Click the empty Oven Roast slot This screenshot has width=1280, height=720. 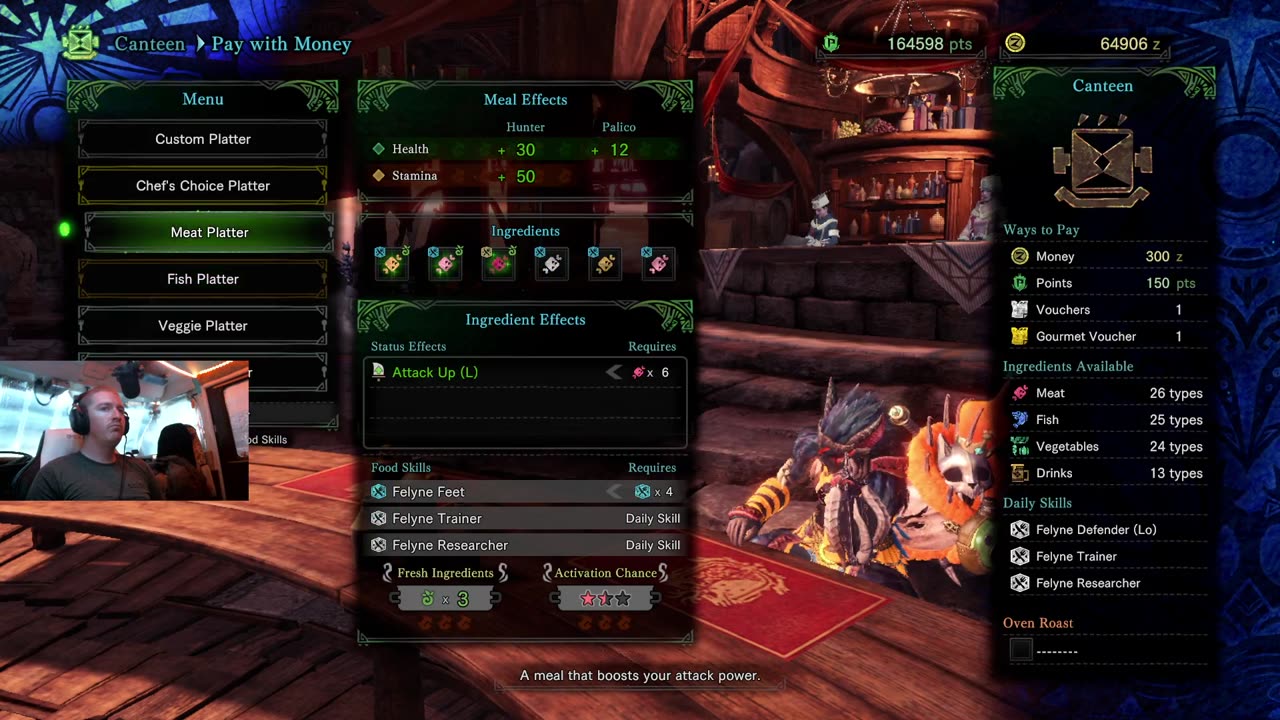[x=1021, y=651]
